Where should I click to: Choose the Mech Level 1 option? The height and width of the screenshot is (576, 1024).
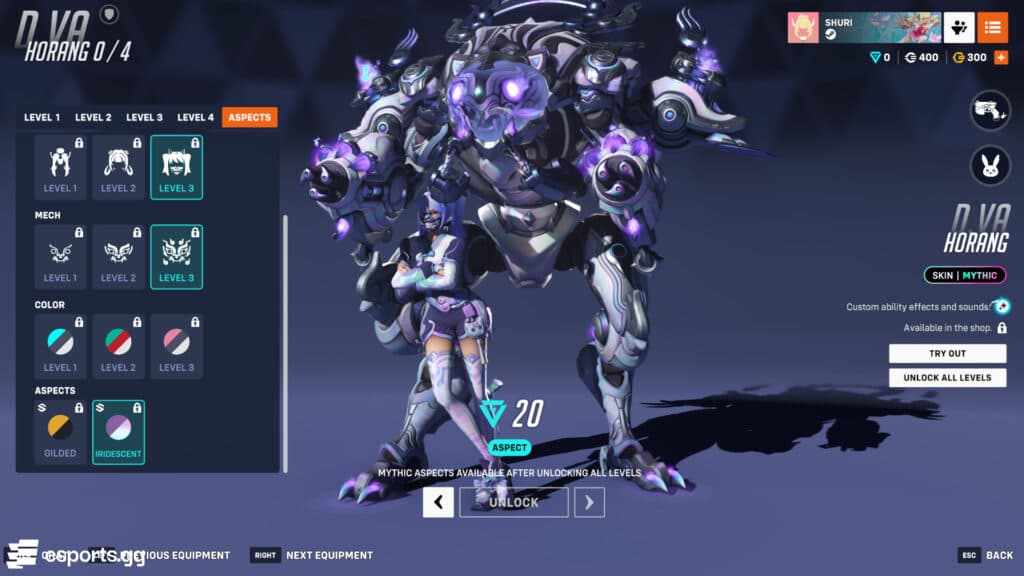point(60,257)
